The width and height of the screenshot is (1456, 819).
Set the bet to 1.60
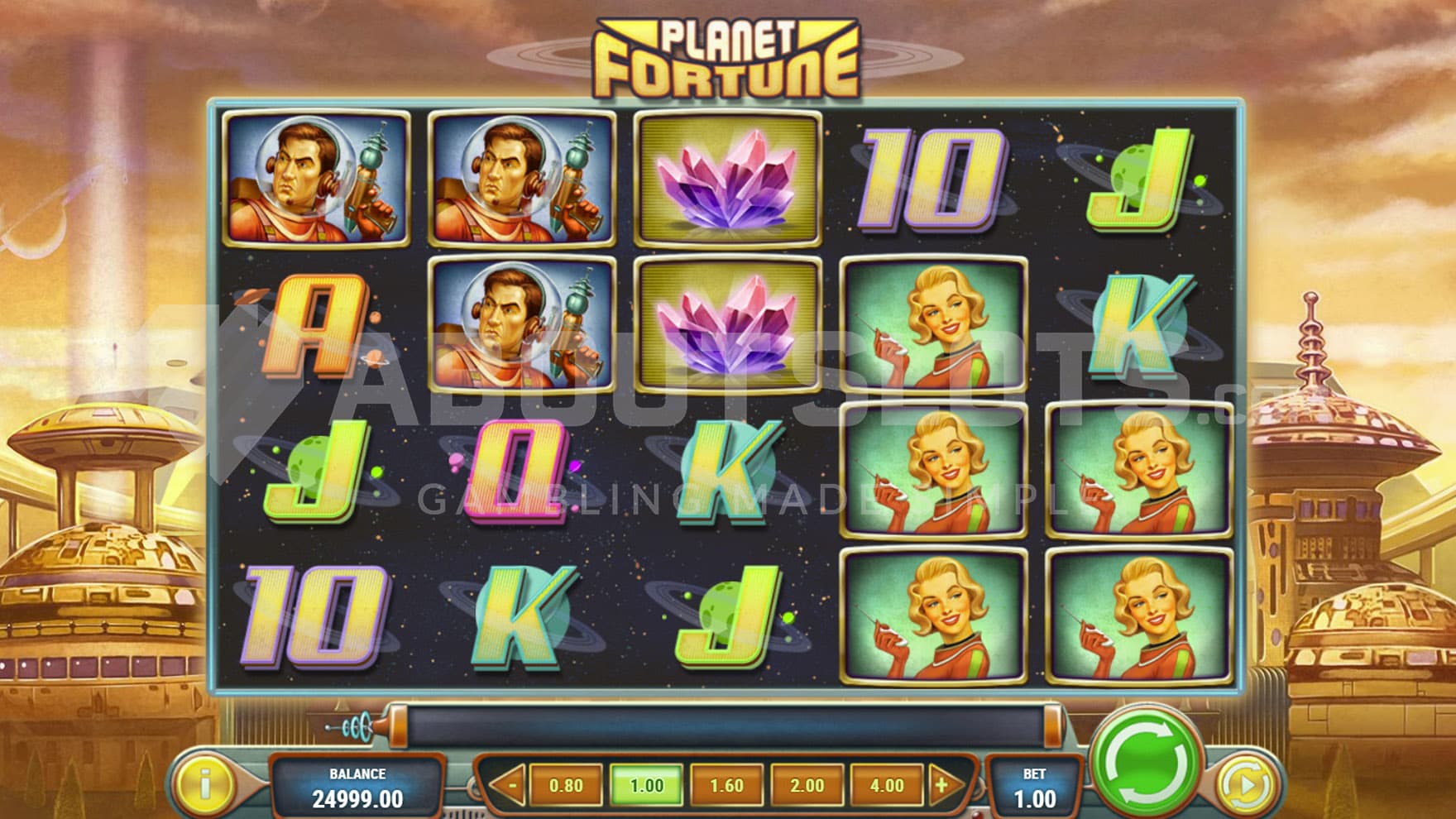pyautogui.click(x=726, y=784)
